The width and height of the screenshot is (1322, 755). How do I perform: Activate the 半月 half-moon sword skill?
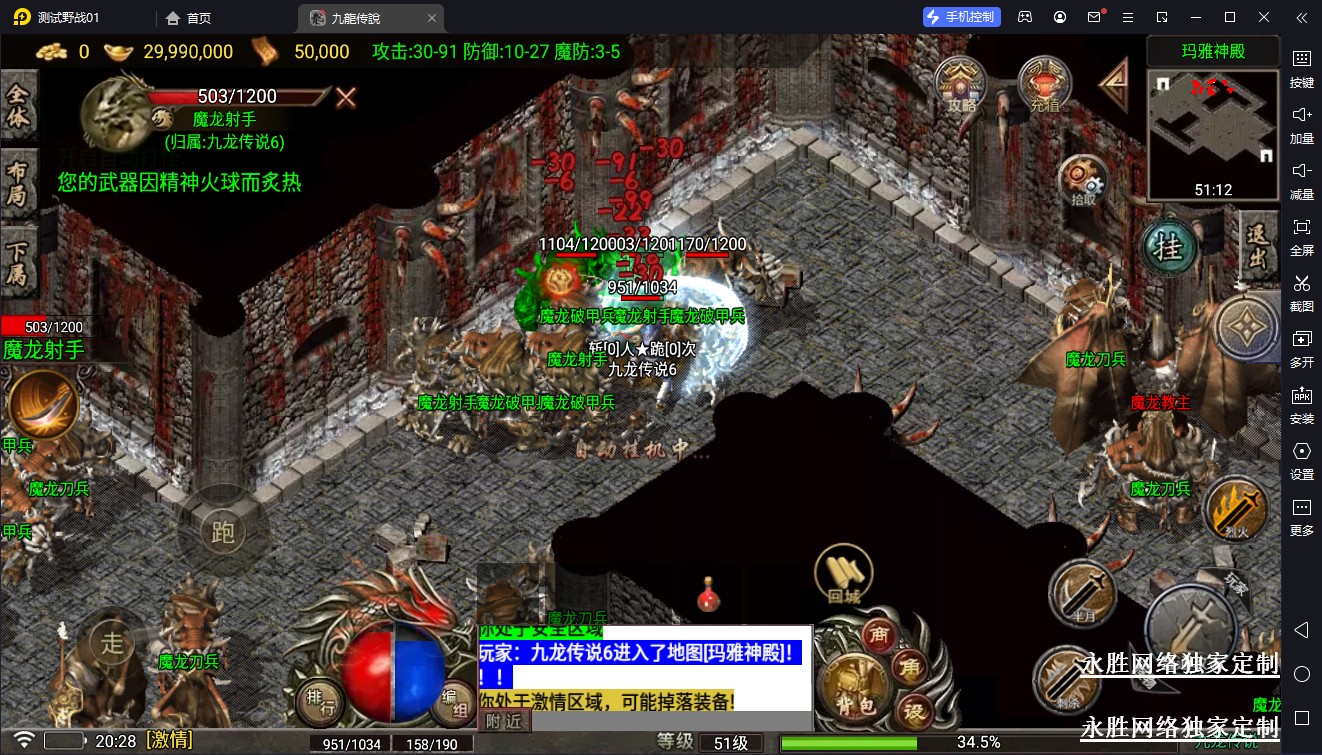coord(1081,593)
